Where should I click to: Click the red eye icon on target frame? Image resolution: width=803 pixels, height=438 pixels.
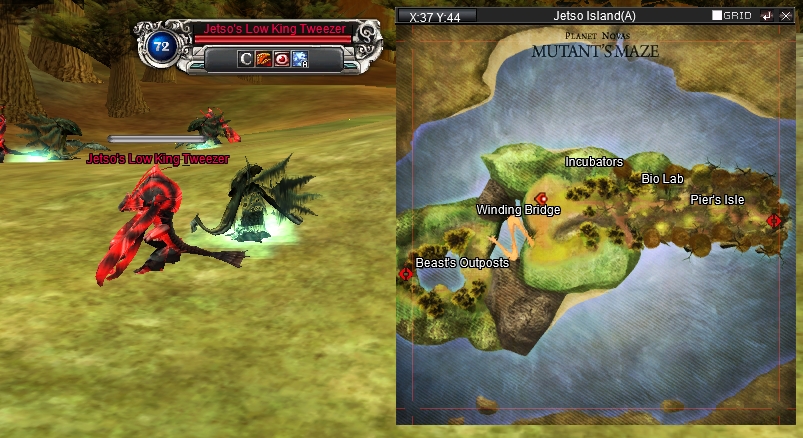tap(281, 59)
